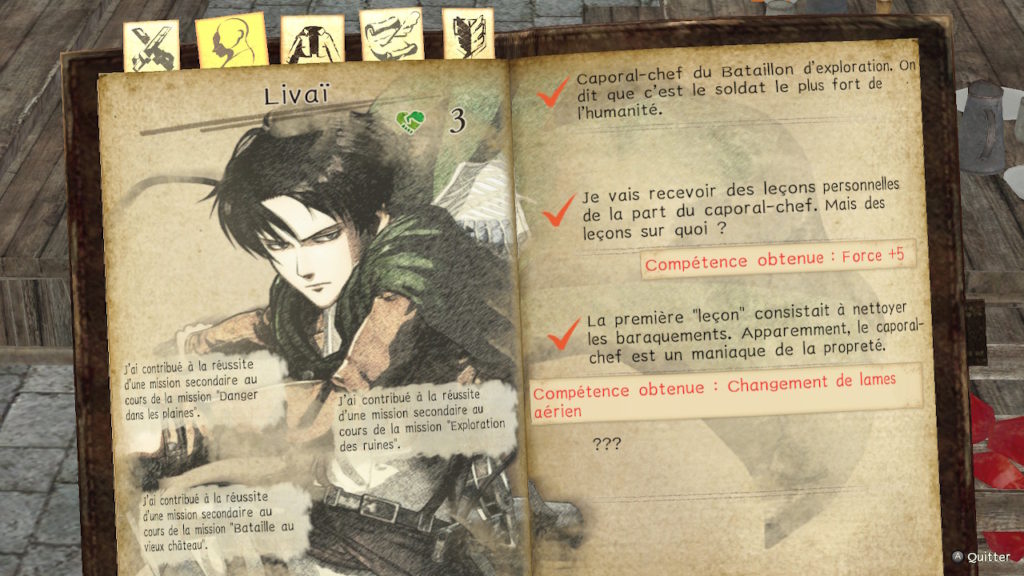This screenshot has height=576, width=1024.
Task: Open the scroll and quill tab
Action: (391, 36)
